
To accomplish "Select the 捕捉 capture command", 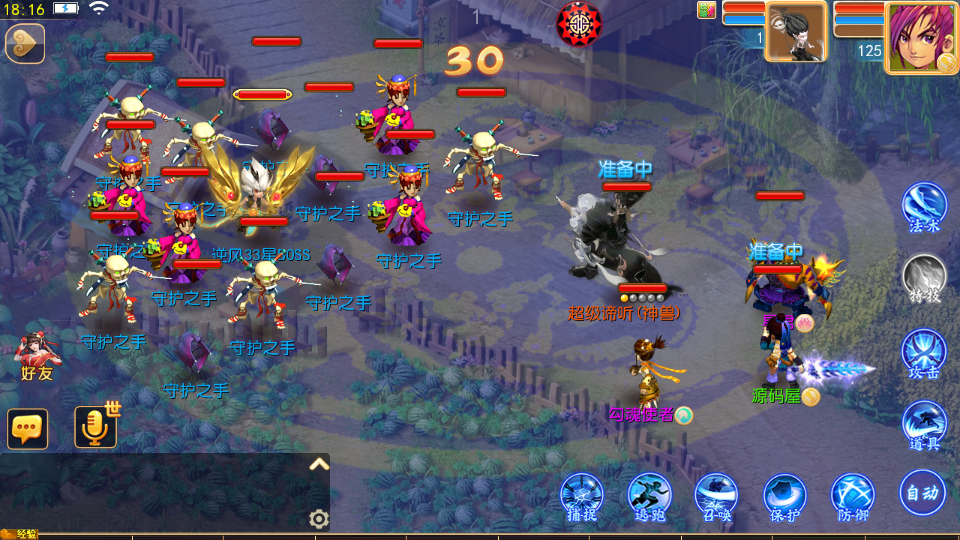I will coord(582,497).
